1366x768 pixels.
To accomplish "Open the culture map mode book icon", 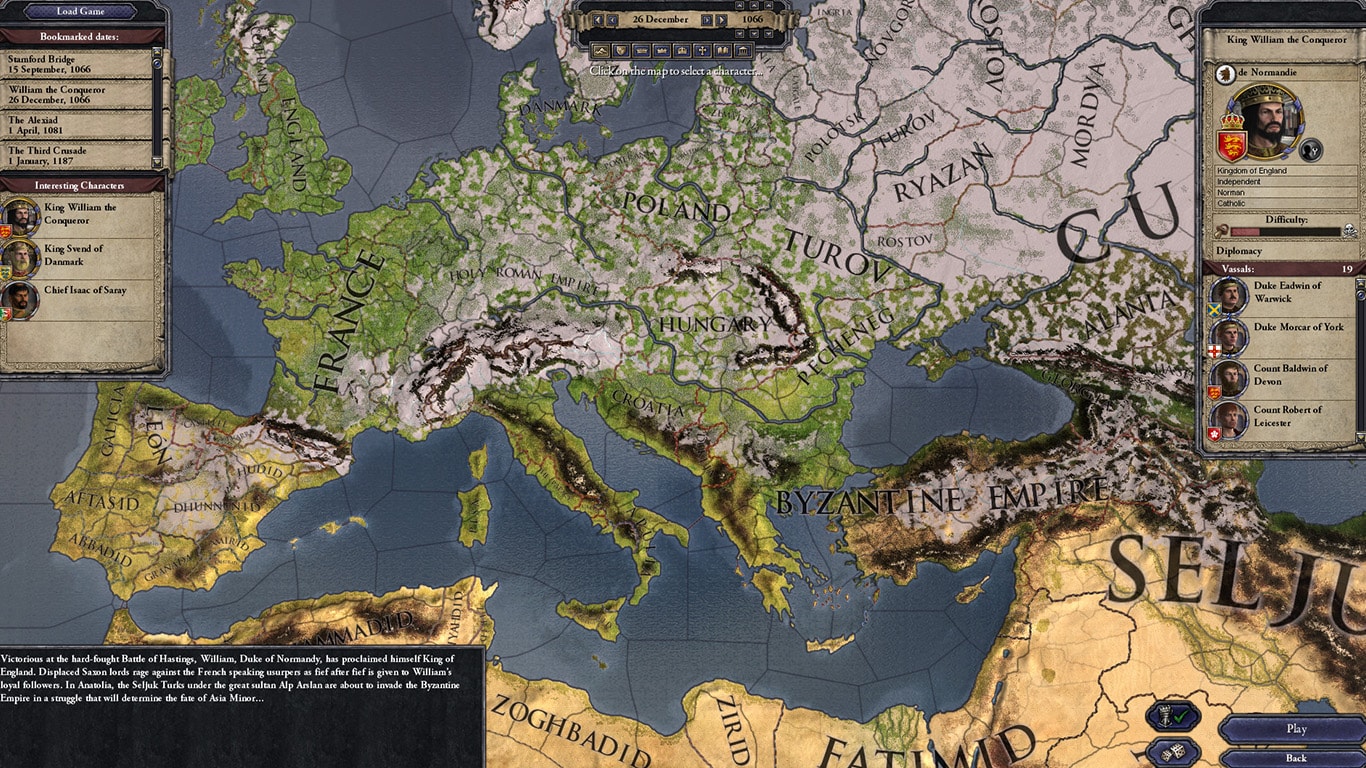I will pyautogui.click(x=722, y=51).
